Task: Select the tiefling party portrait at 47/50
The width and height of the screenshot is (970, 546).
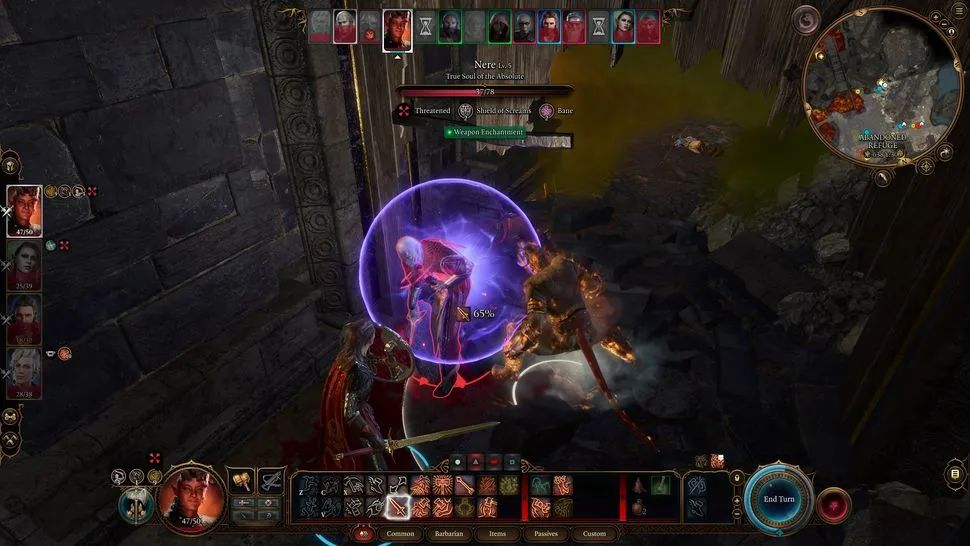Action: [x=24, y=209]
